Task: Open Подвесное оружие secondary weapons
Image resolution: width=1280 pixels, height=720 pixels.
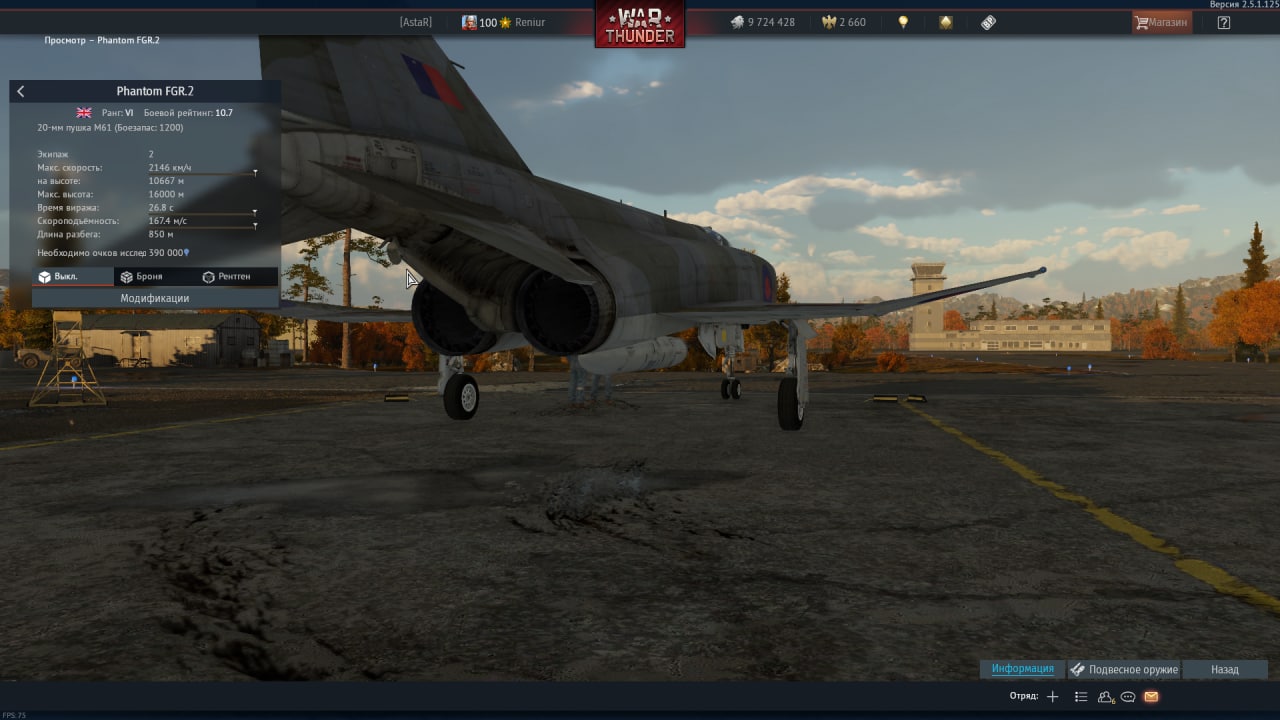Action: (x=1124, y=669)
